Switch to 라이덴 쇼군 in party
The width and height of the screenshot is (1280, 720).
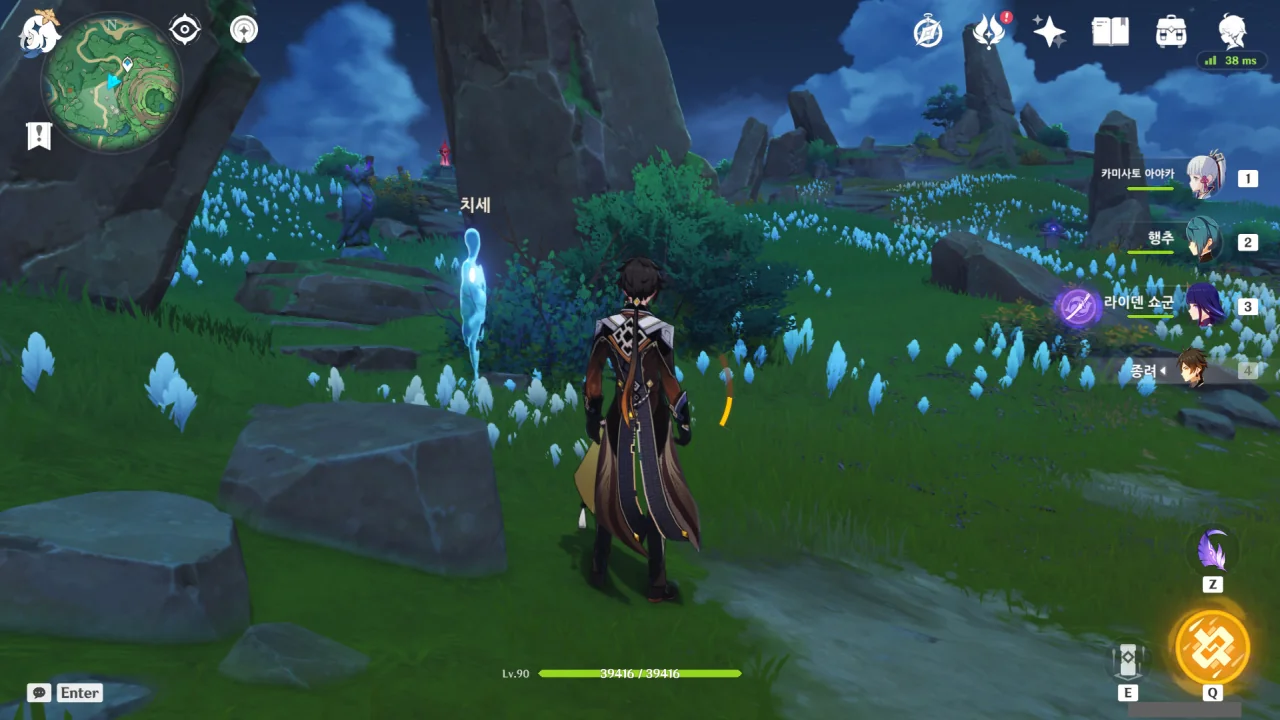point(1204,304)
